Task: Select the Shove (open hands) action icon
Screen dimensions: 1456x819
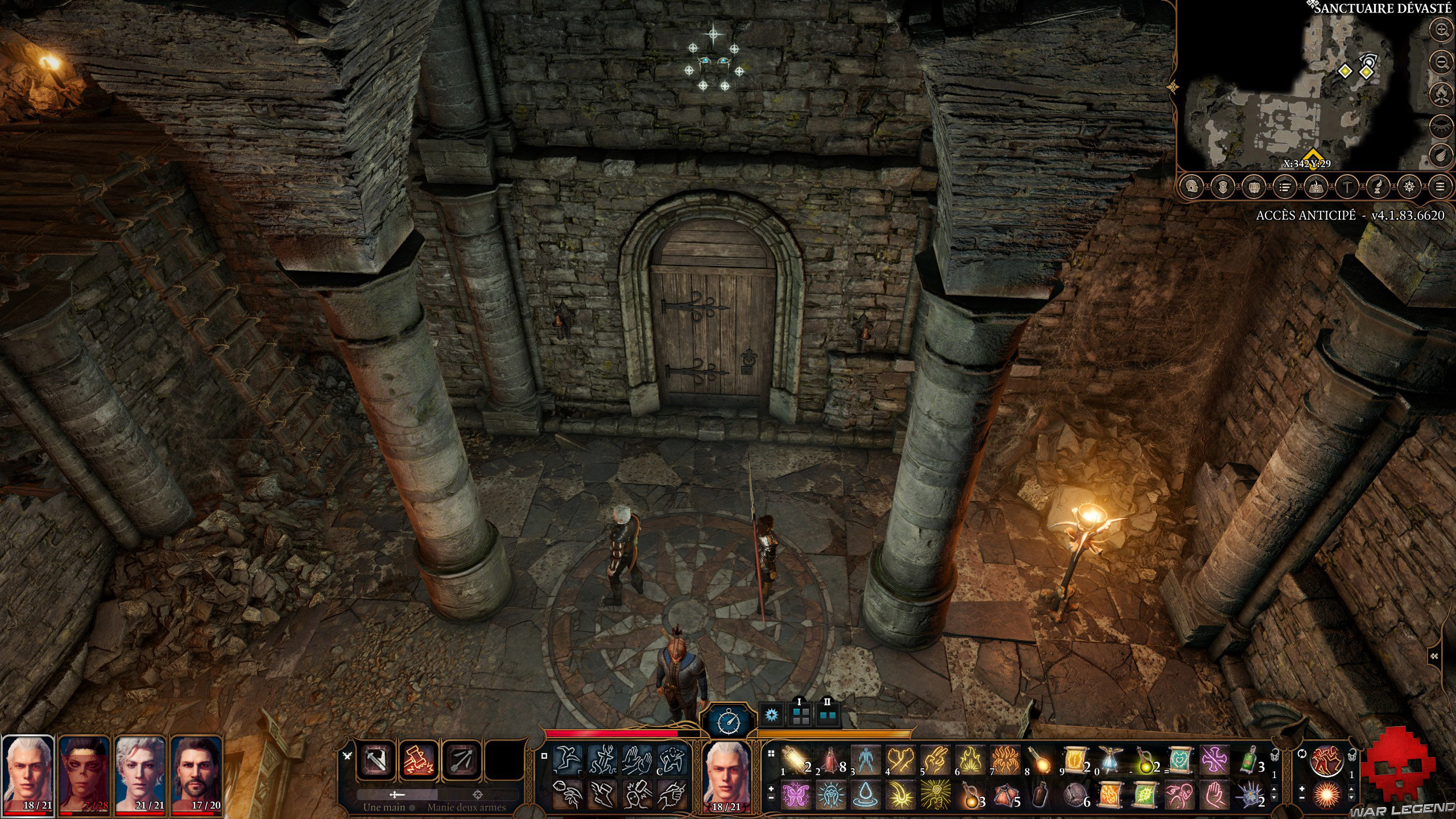Action: coord(638,760)
